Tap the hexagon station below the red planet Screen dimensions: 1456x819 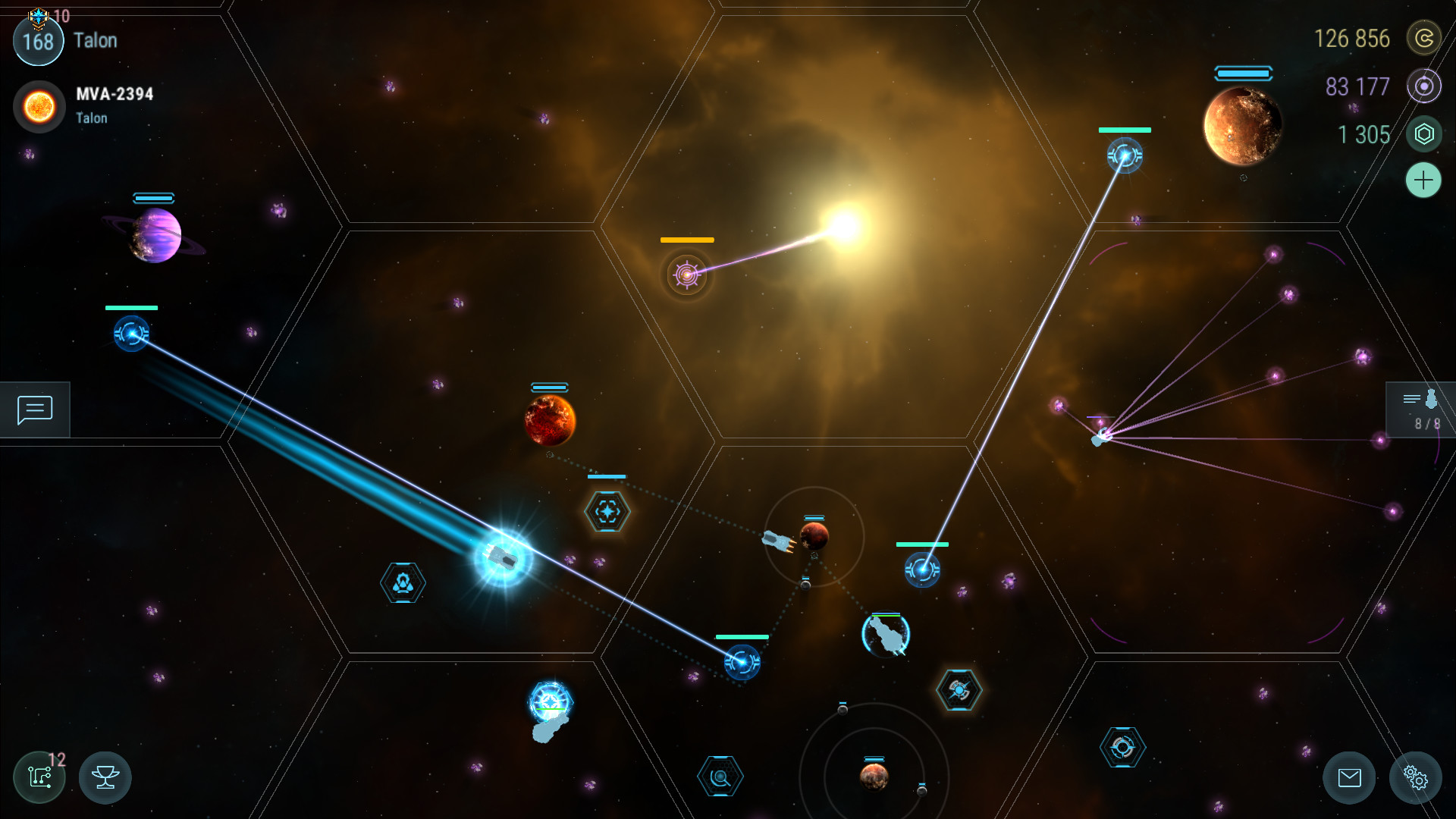tap(606, 512)
